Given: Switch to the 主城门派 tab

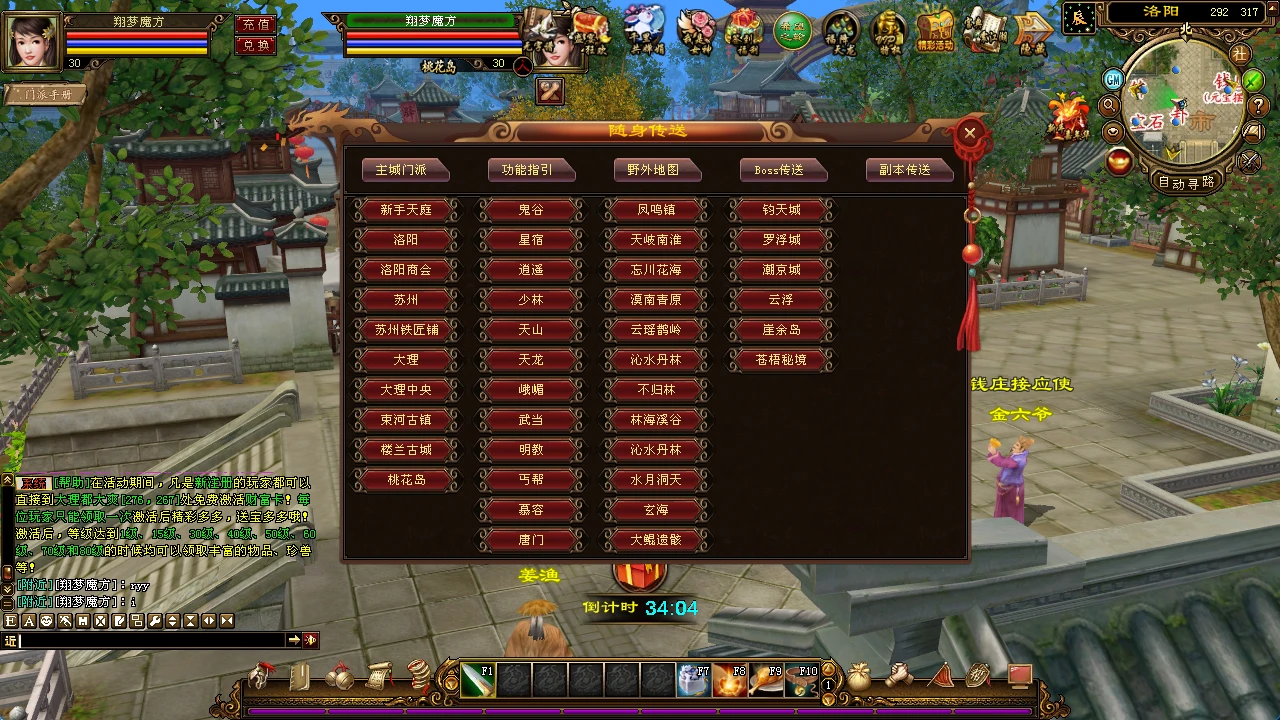Looking at the screenshot, I should 405,170.
